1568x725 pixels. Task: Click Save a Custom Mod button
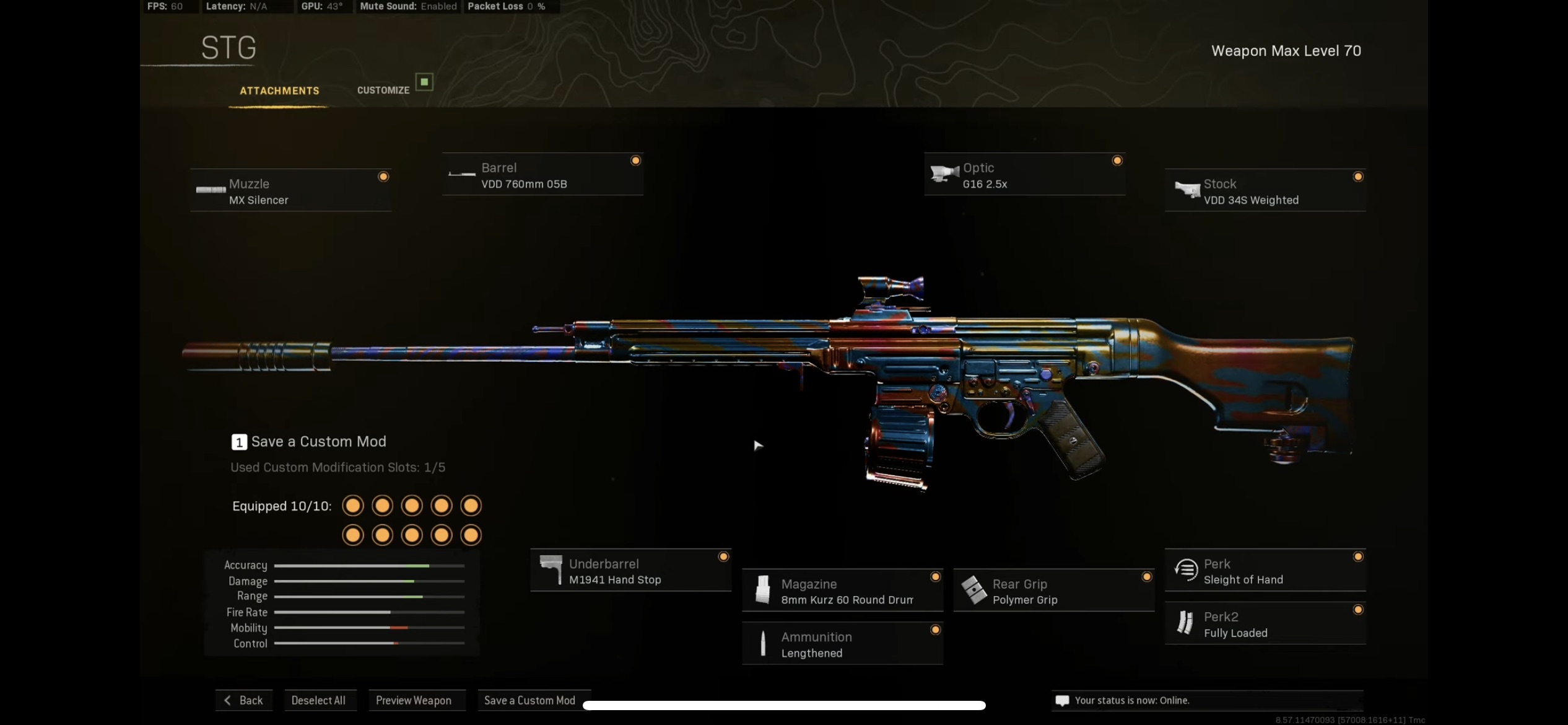pyautogui.click(x=529, y=700)
